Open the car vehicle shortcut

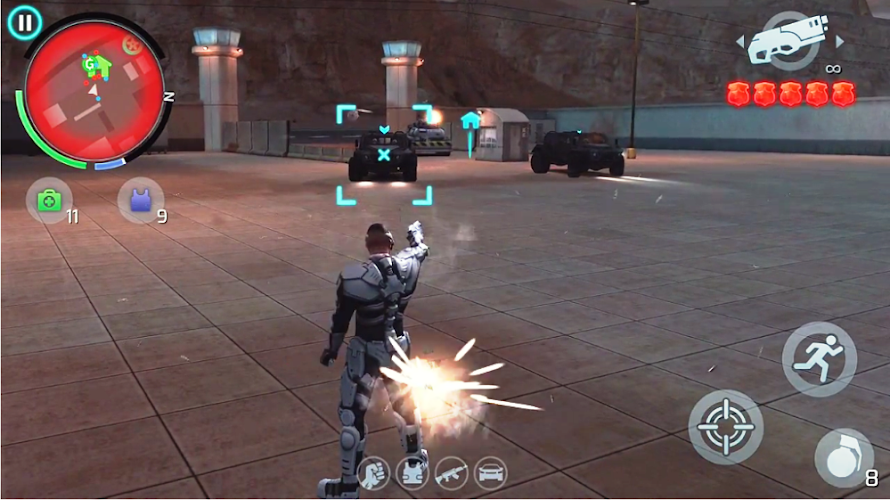pyautogui.click(x=490, y=472)
